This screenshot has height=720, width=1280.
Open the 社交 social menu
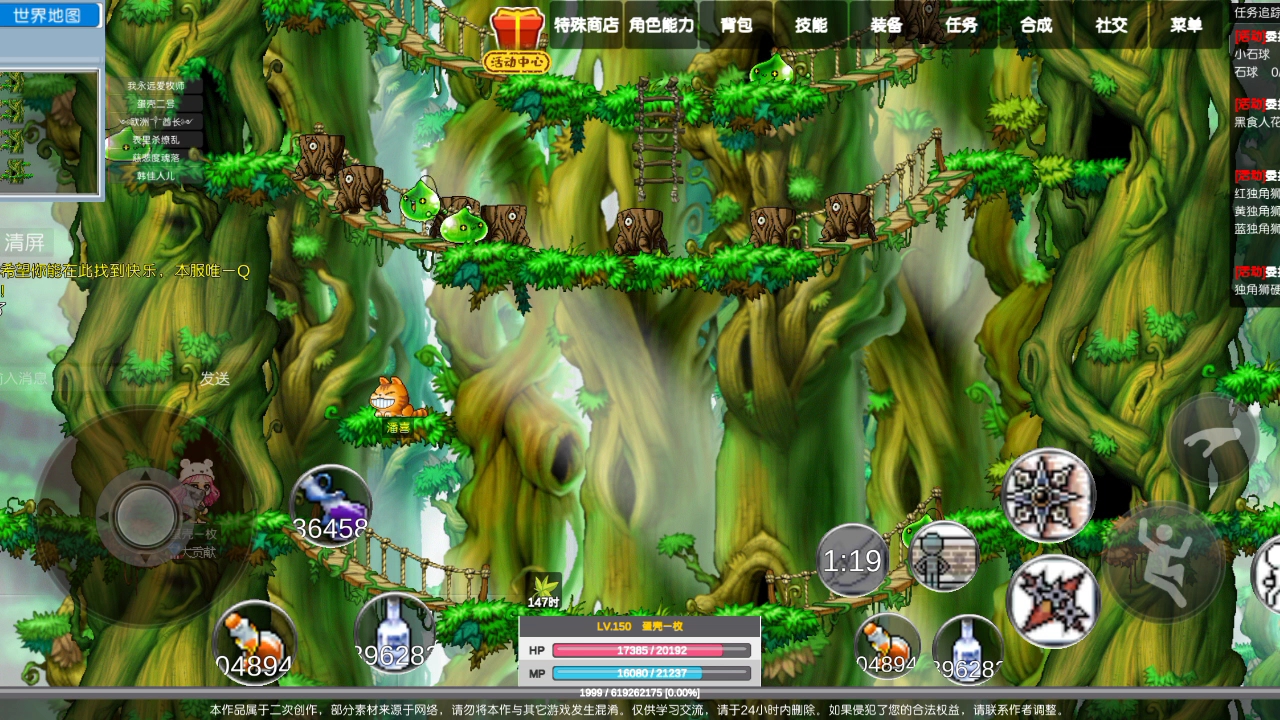1111,25
